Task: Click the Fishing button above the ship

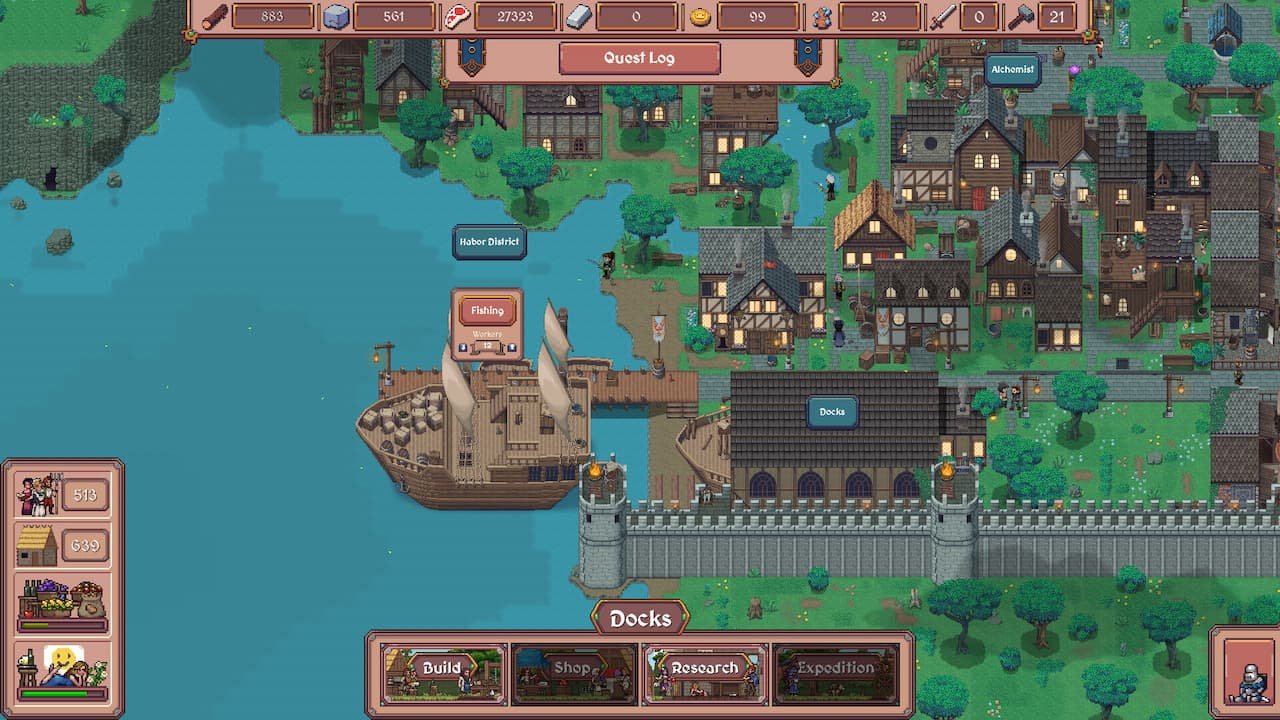Action: coord(487,311)
